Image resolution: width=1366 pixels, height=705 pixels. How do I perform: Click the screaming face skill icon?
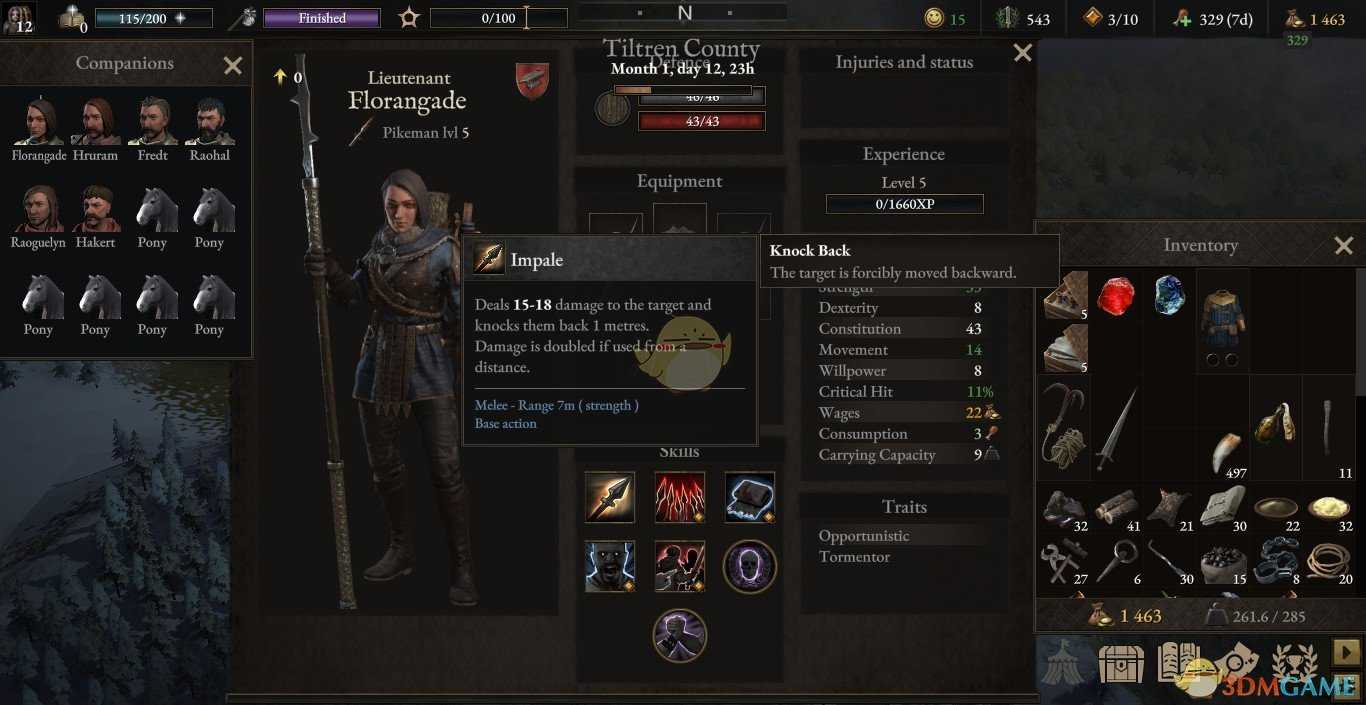pyautogui.click(x=610, y=566)
